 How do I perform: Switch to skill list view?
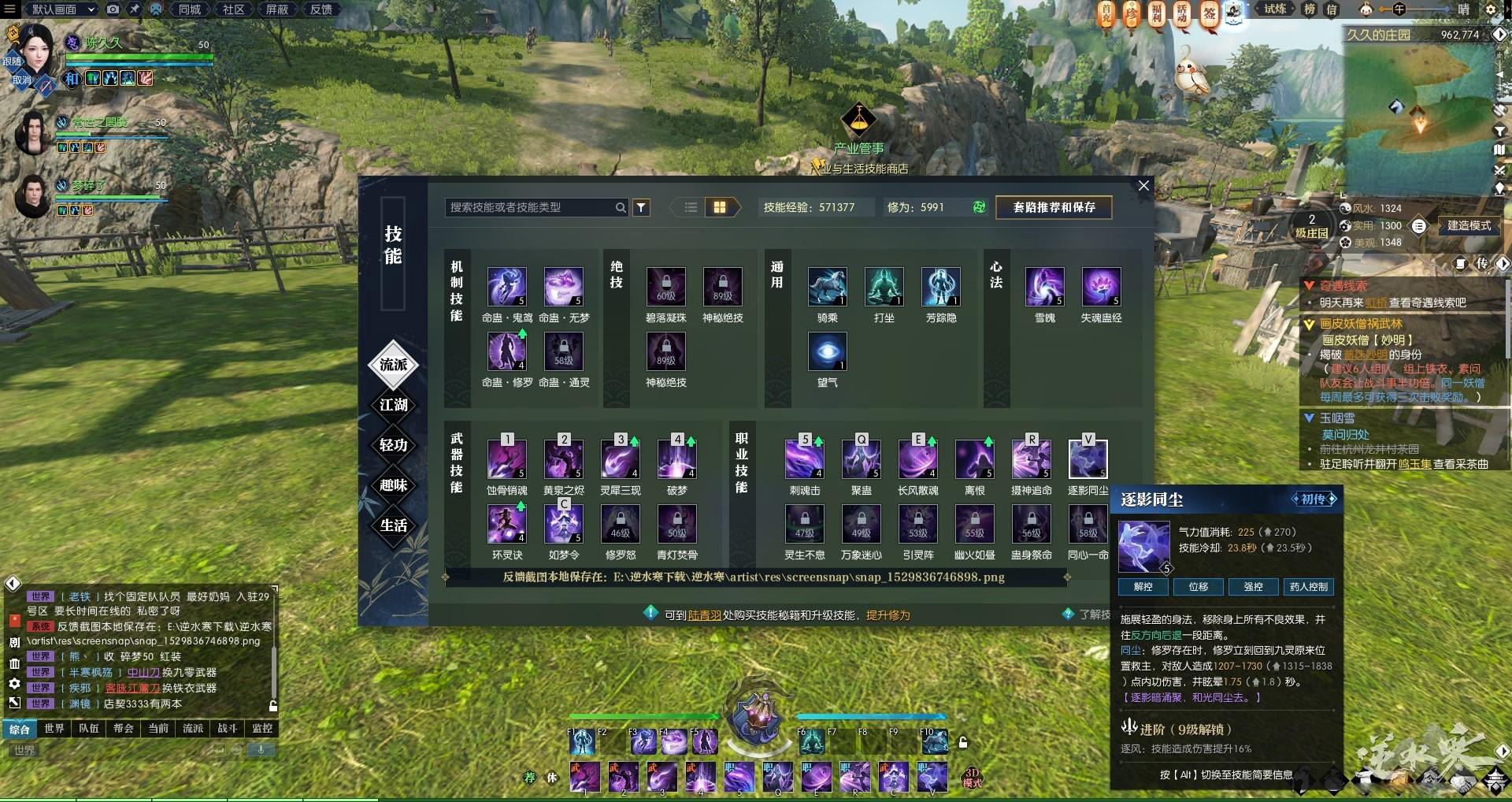coord(691,207)
